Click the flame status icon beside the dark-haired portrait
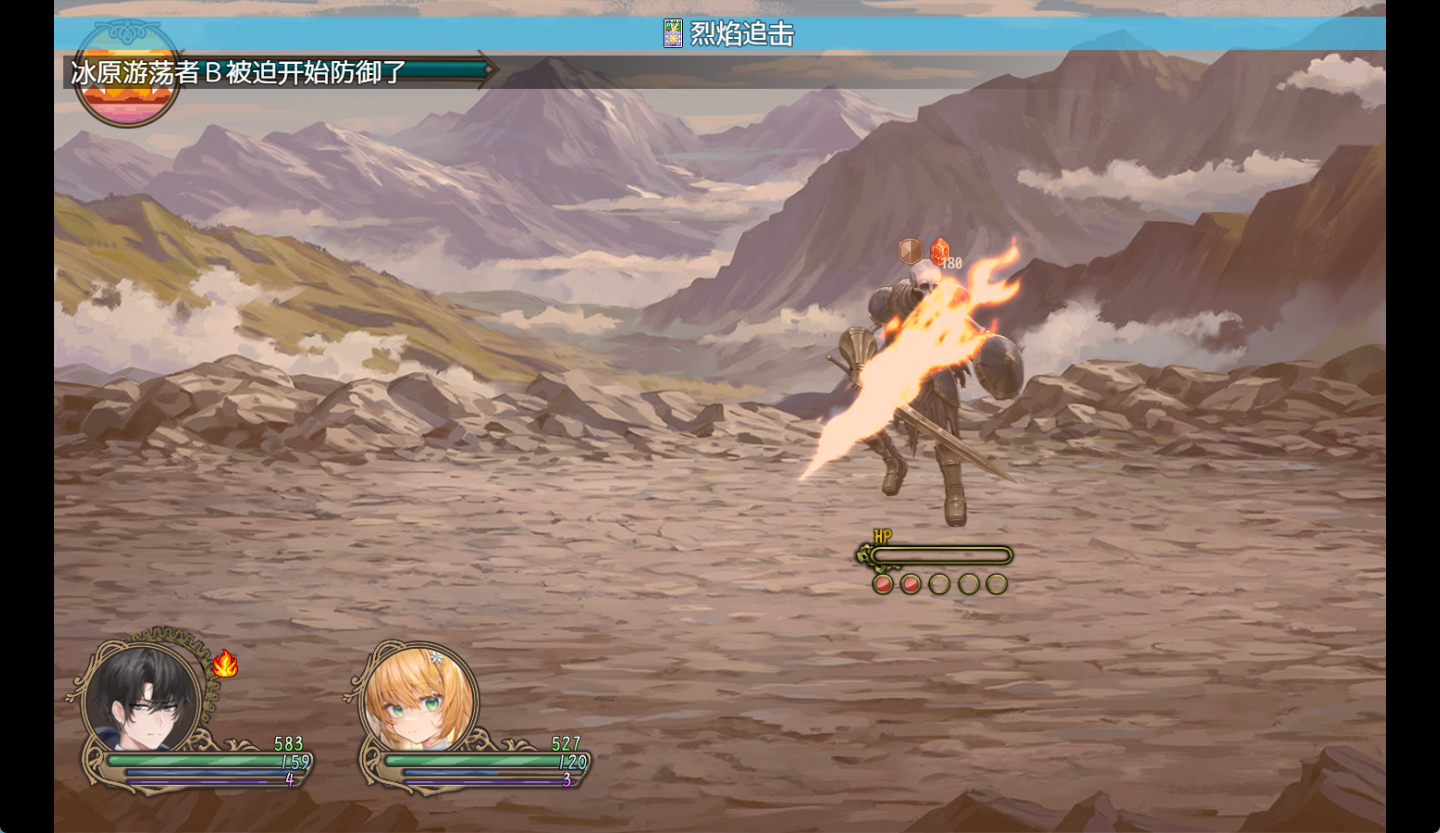This screenshot has width=1440, height=833. (x=225, y=664)
